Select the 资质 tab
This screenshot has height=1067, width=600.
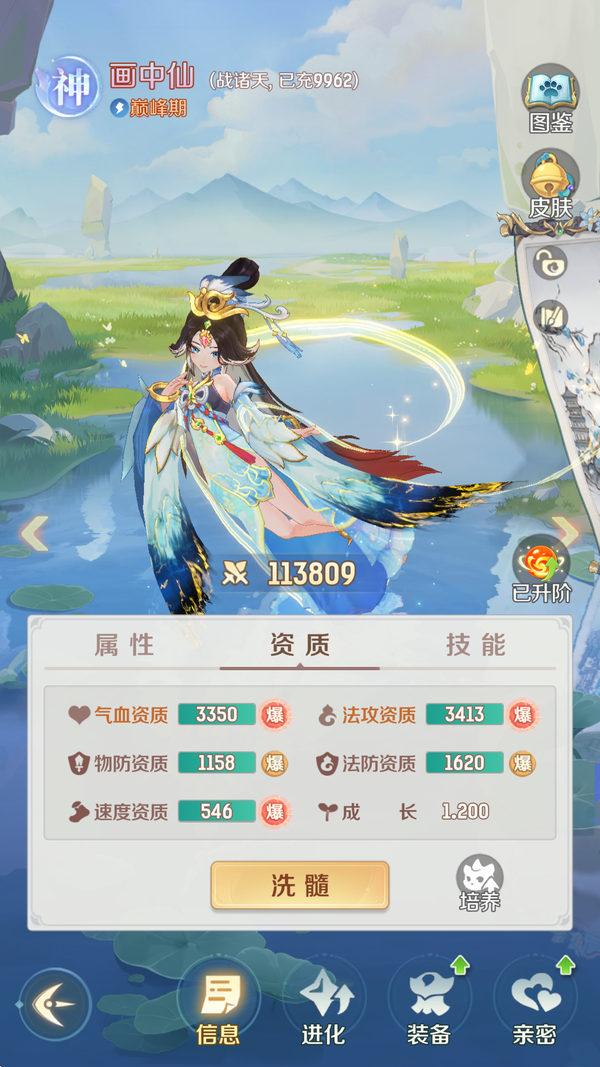pos(299,645)
